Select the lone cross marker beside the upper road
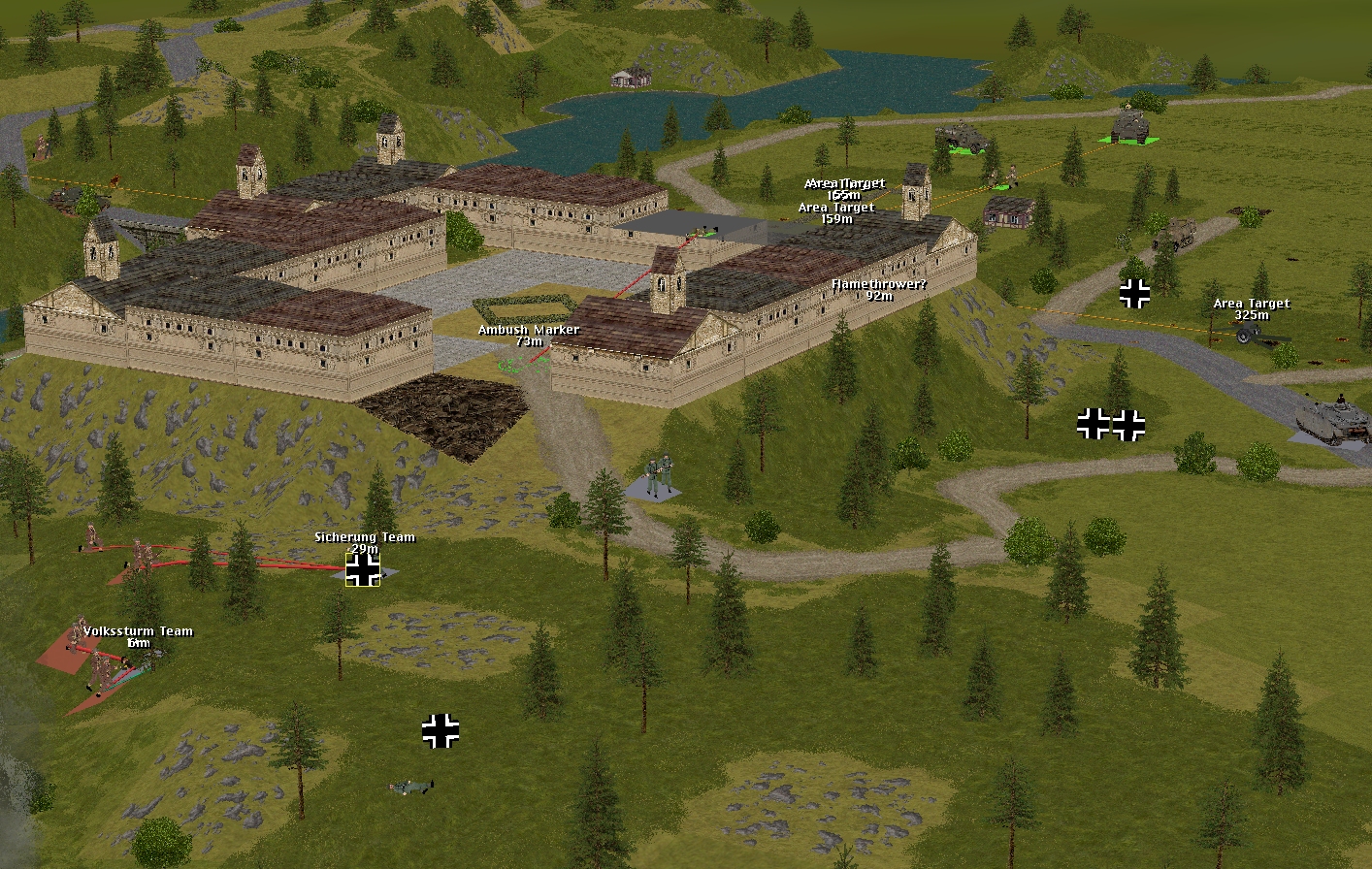Screen dimensions: 1372x869 [x=1134, y=293]
